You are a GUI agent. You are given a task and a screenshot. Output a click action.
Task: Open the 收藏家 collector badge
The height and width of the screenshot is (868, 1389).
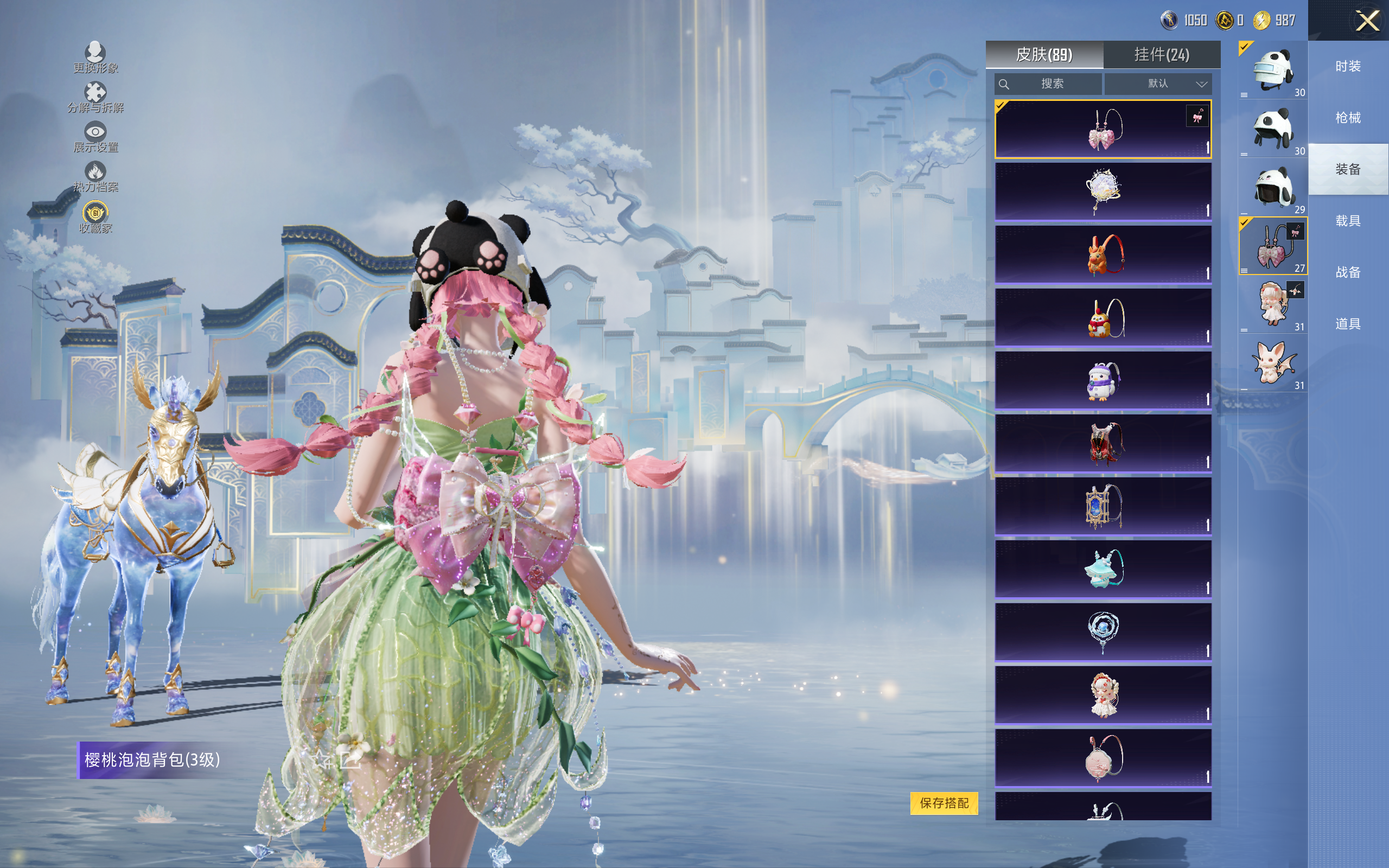click(95, 217)
